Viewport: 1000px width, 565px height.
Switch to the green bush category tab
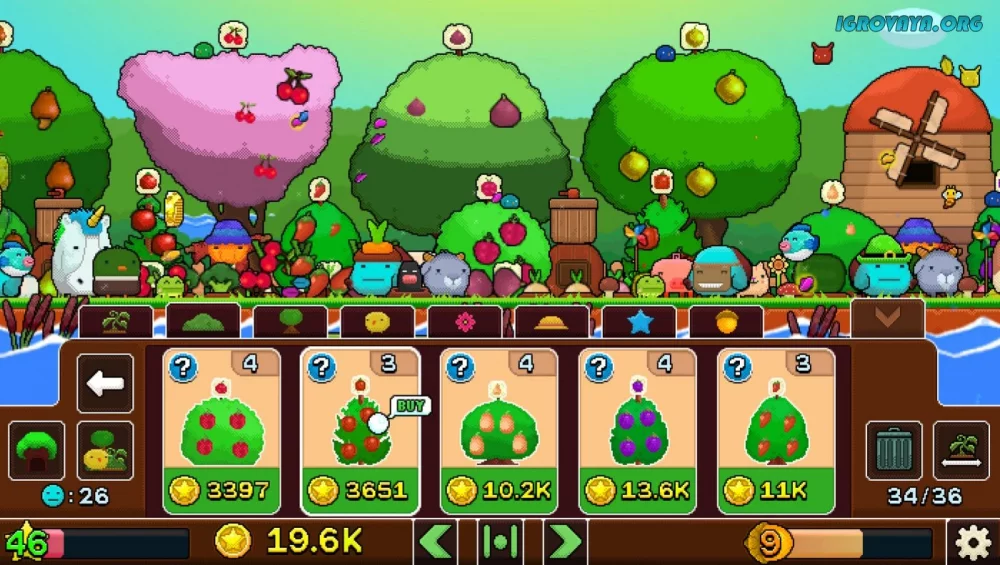tap(203, 322)
